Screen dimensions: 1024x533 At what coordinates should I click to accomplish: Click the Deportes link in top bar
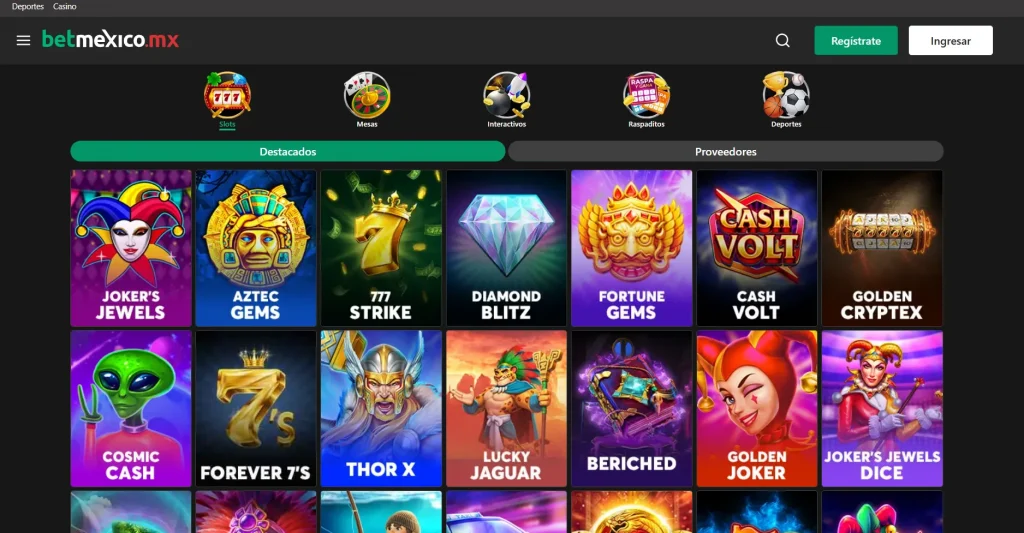point(27,7)
